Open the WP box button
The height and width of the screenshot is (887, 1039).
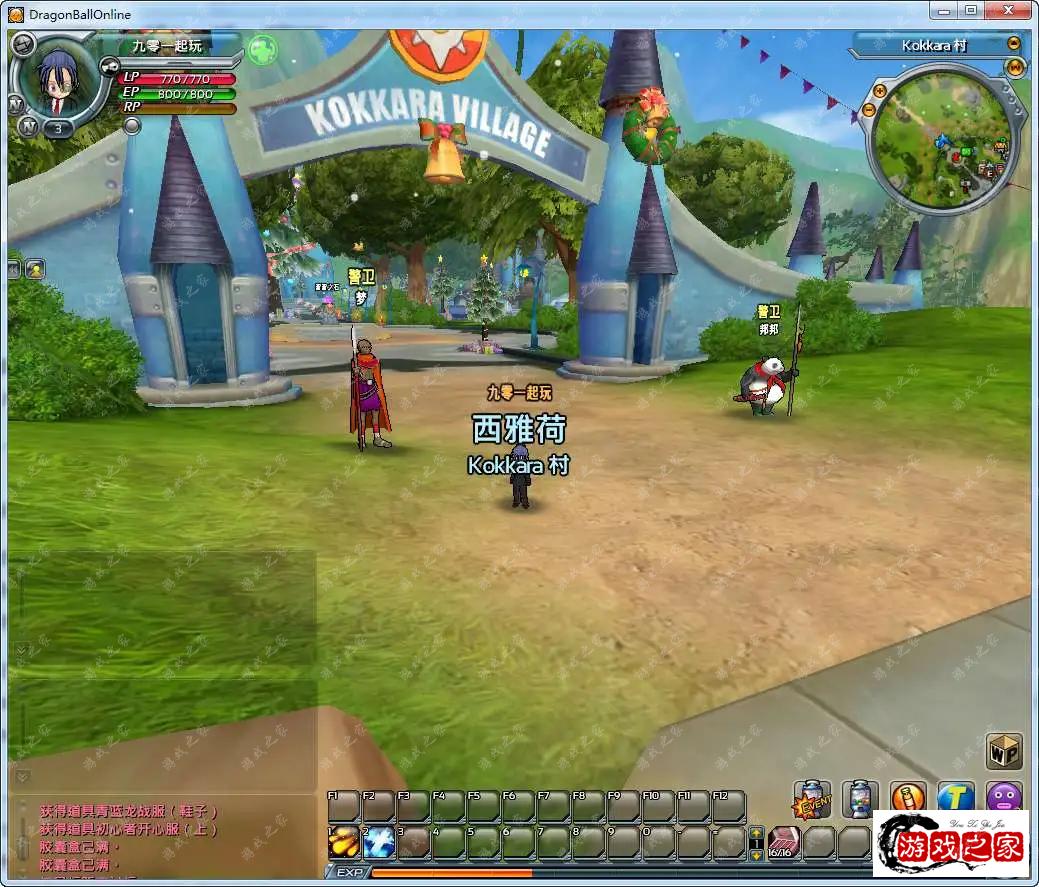(x=1003, y=751)
